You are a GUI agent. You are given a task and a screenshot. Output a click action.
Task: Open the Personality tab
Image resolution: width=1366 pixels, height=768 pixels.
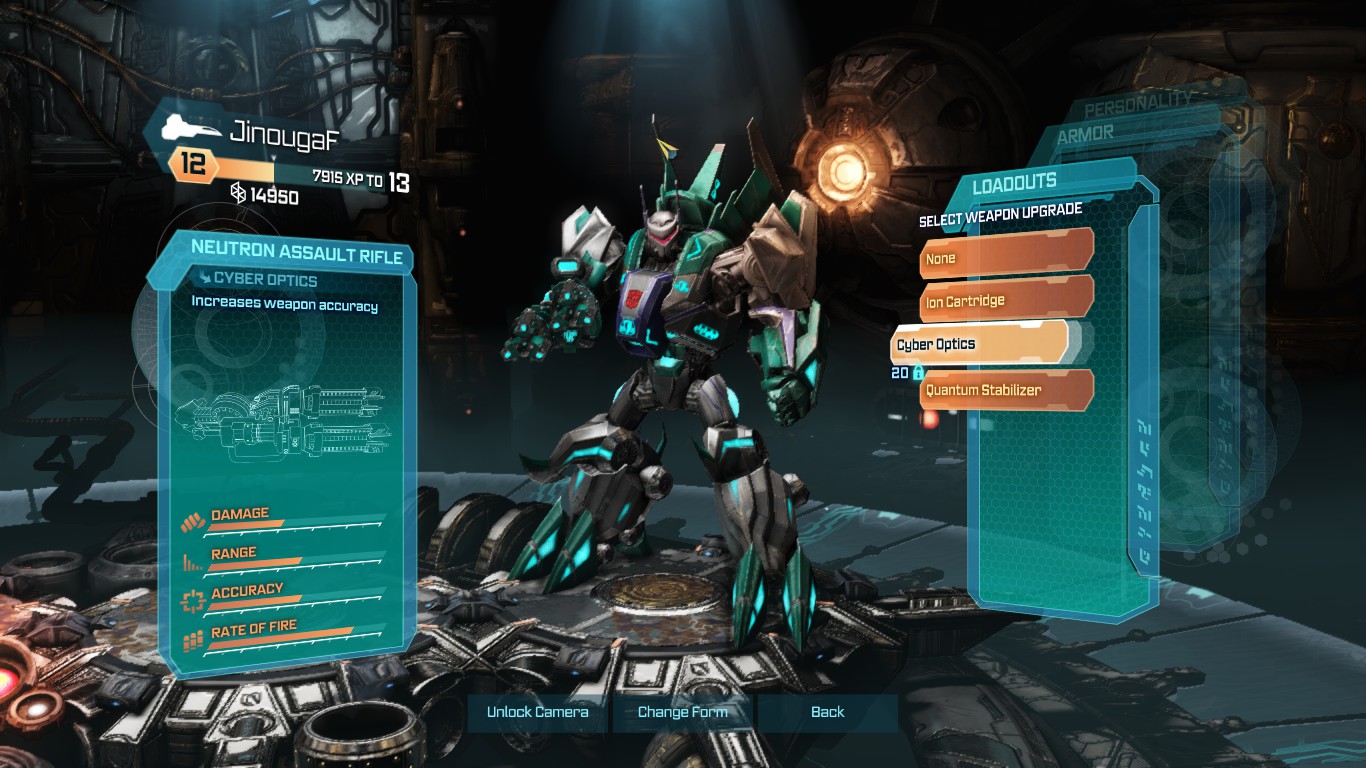point(1138,106)
